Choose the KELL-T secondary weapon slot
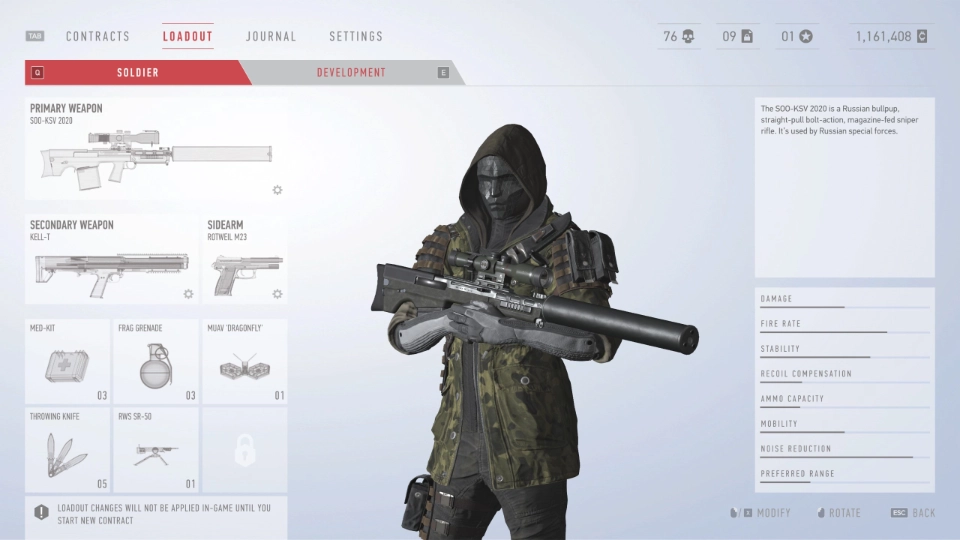 (112, 260)
